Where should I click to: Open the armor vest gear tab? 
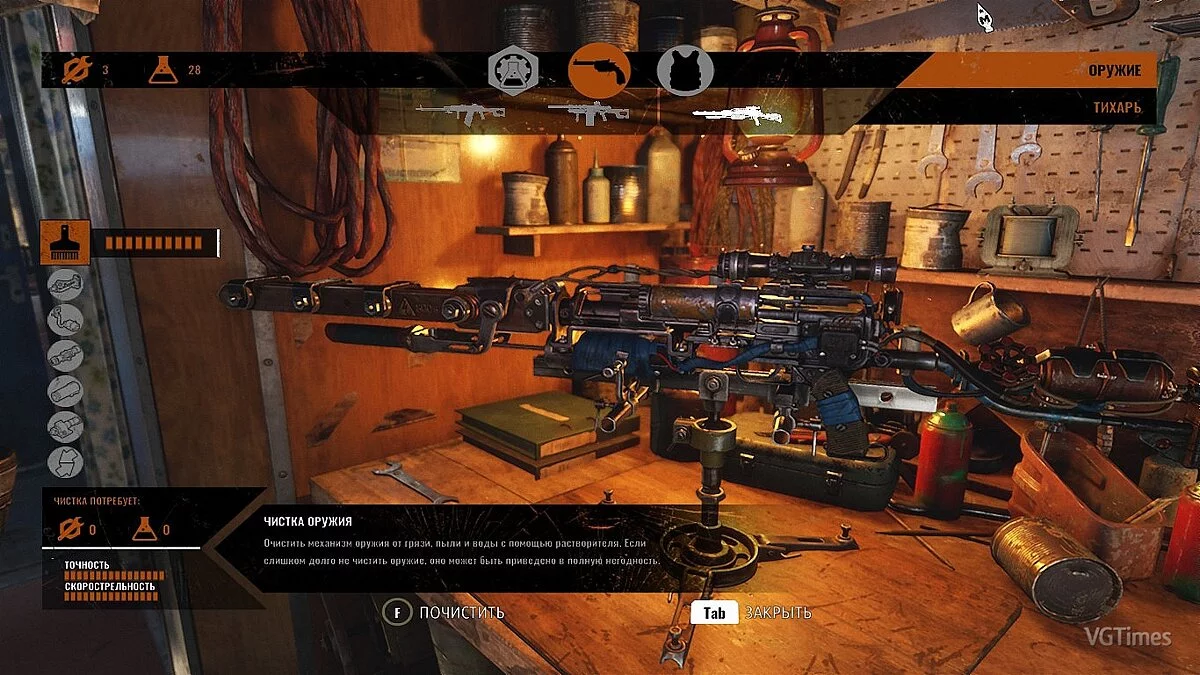click(685, 71)
